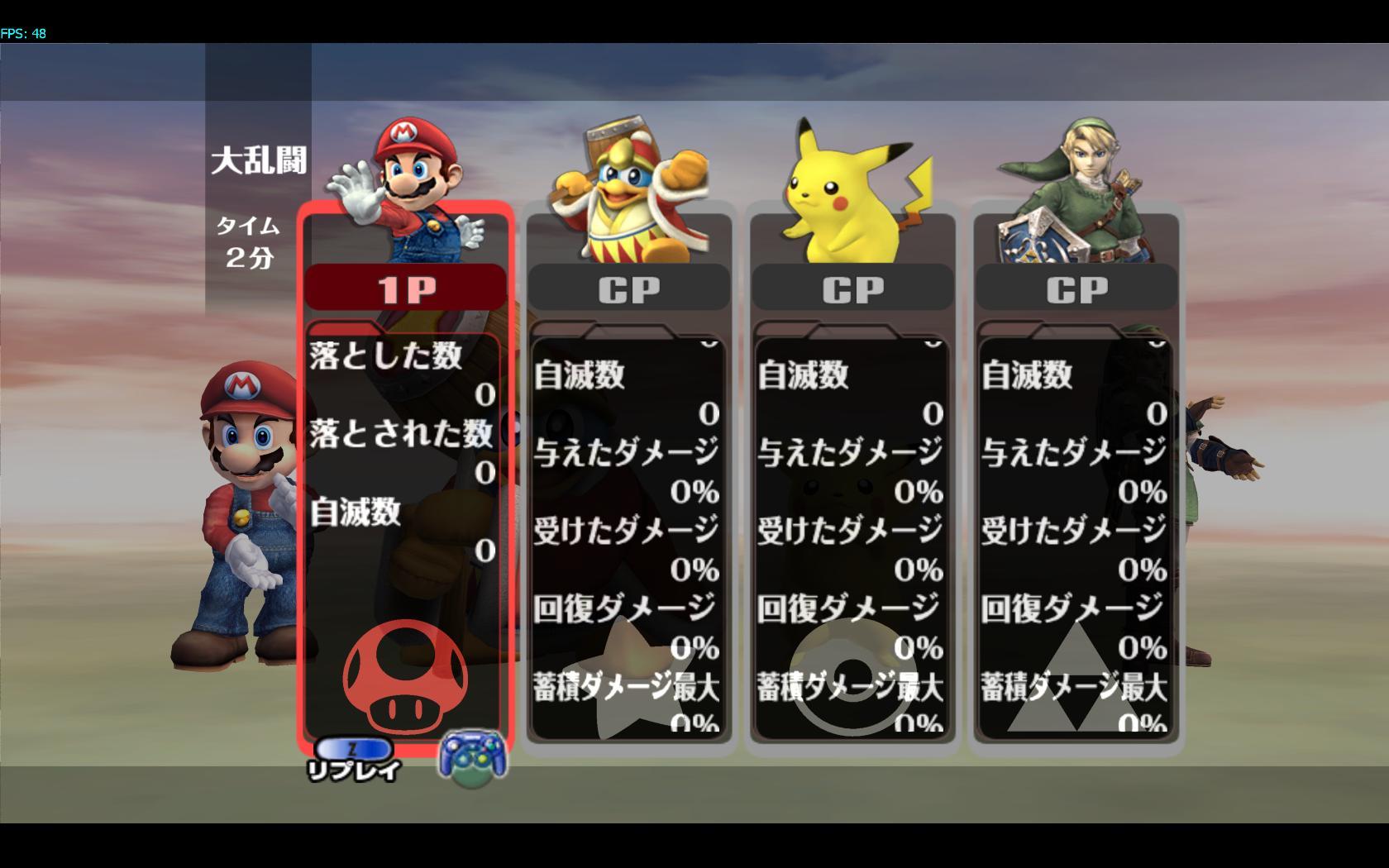Select Mario's character portrait above the 1P panel

click(405, 182)
